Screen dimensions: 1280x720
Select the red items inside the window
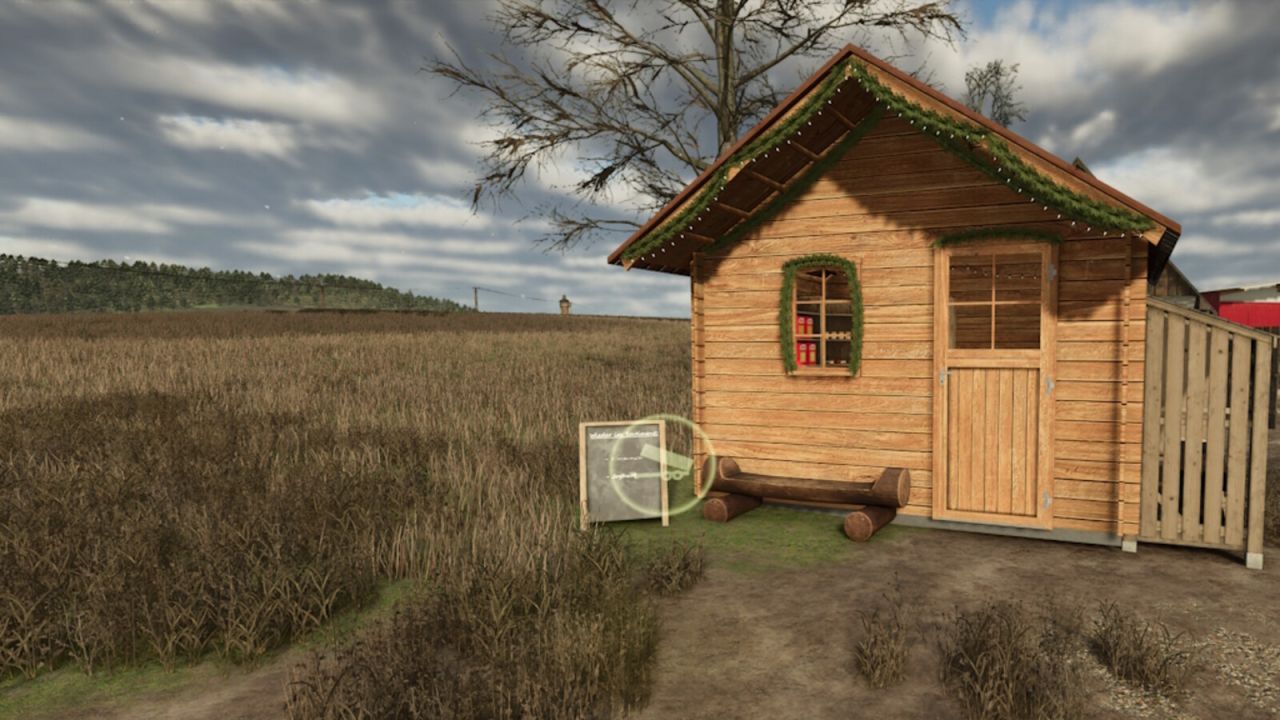[805, 340]
